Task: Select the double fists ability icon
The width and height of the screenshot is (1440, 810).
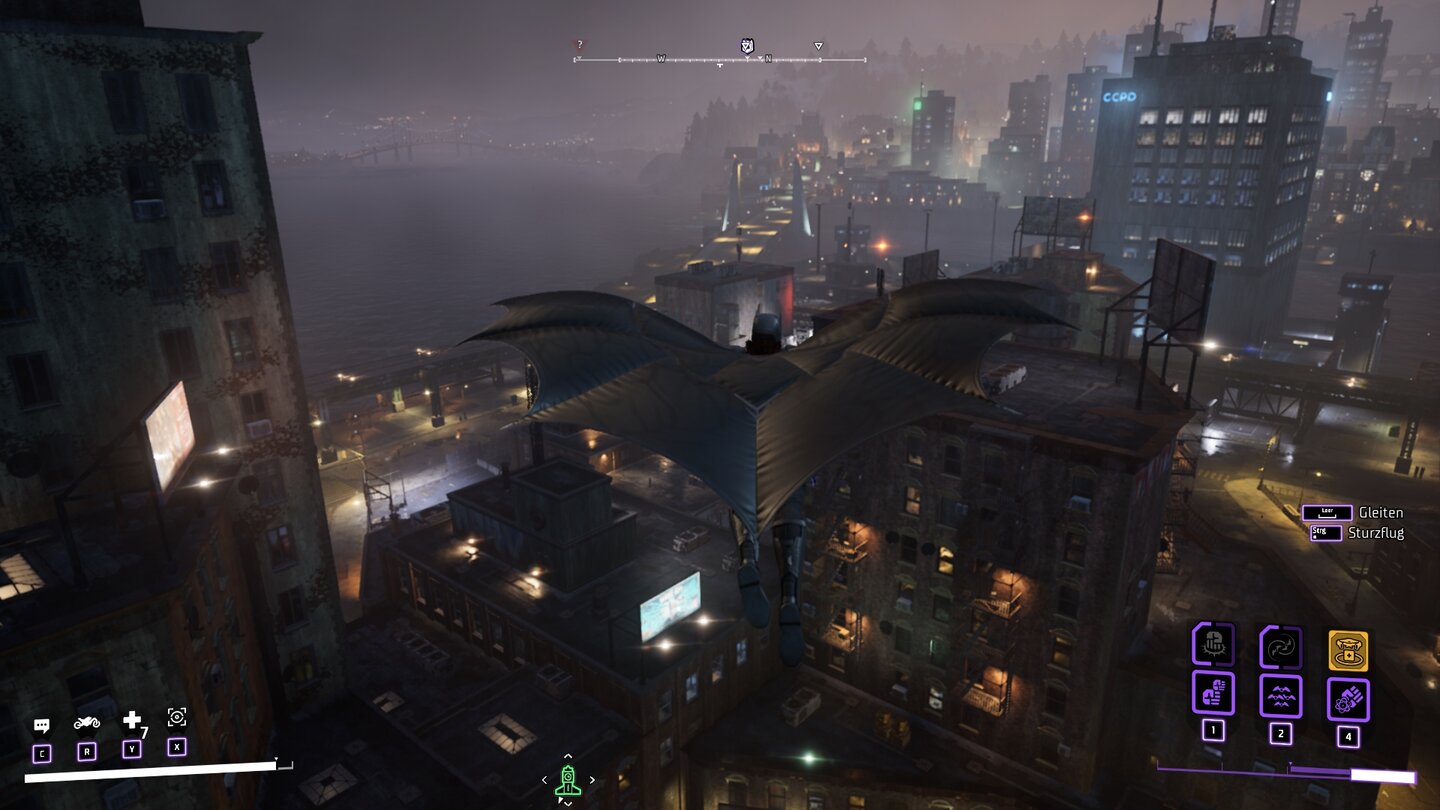Action: click(x=1213, y=693)
